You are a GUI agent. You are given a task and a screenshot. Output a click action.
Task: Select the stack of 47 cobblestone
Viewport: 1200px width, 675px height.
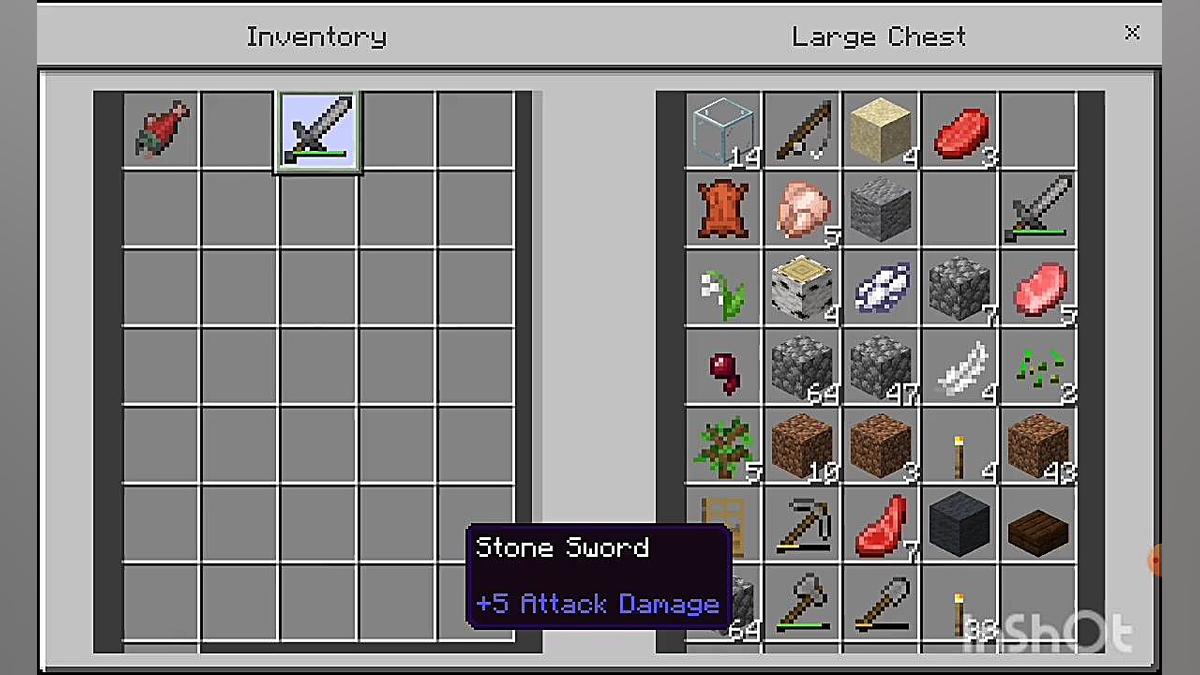point(881,367)
